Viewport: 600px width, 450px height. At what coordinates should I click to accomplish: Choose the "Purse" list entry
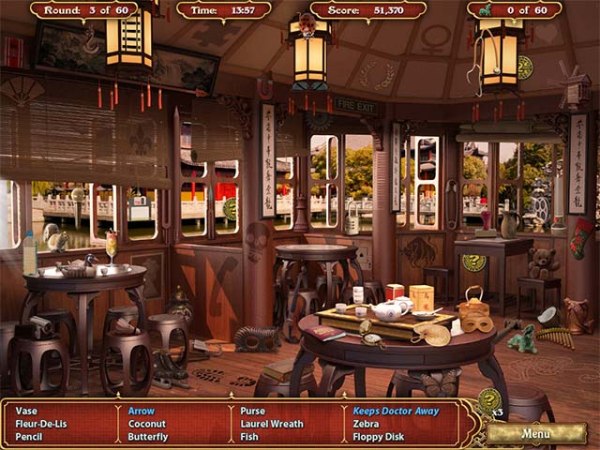point(253,410)
